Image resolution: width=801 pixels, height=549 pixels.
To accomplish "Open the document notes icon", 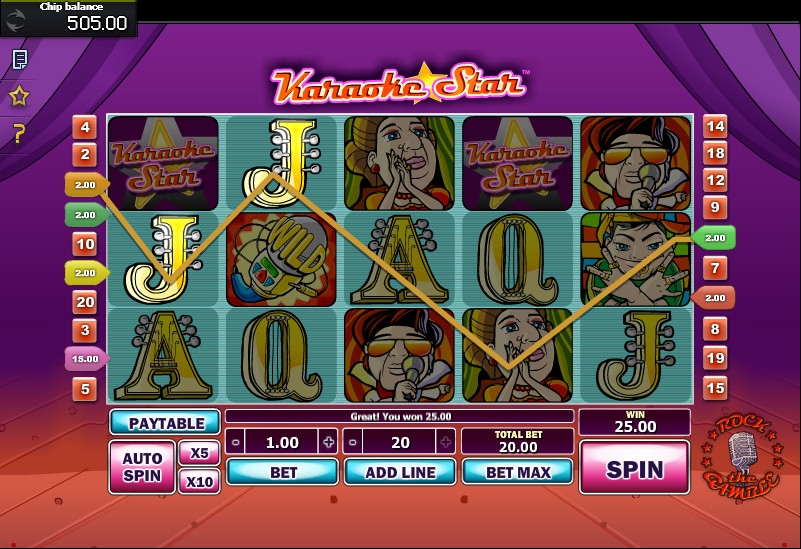I will click(x=19, y=60).
